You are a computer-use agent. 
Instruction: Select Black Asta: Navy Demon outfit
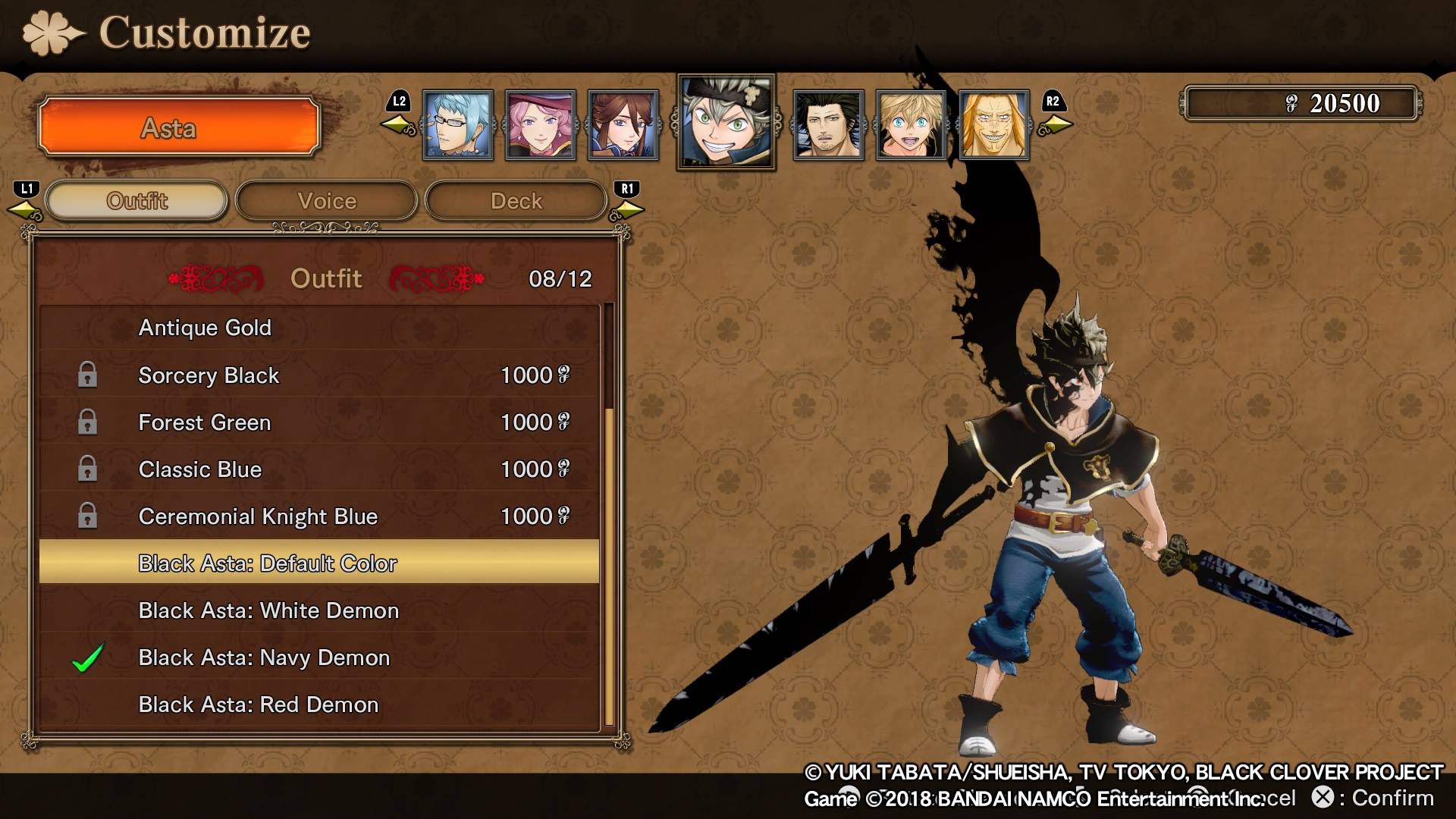click(318, 657)
